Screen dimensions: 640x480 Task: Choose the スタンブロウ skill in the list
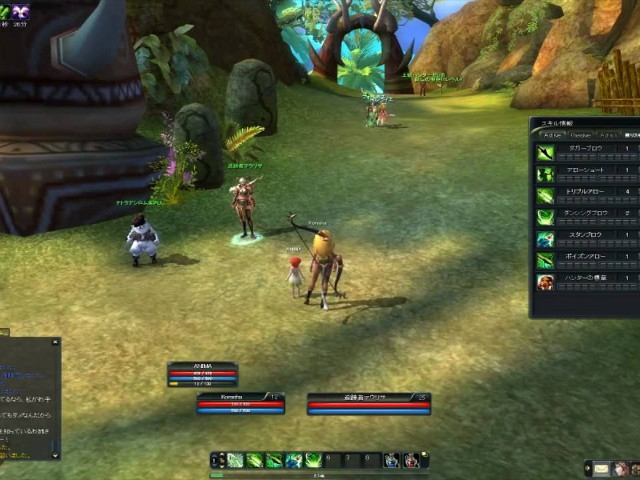[x=545, y=239]
